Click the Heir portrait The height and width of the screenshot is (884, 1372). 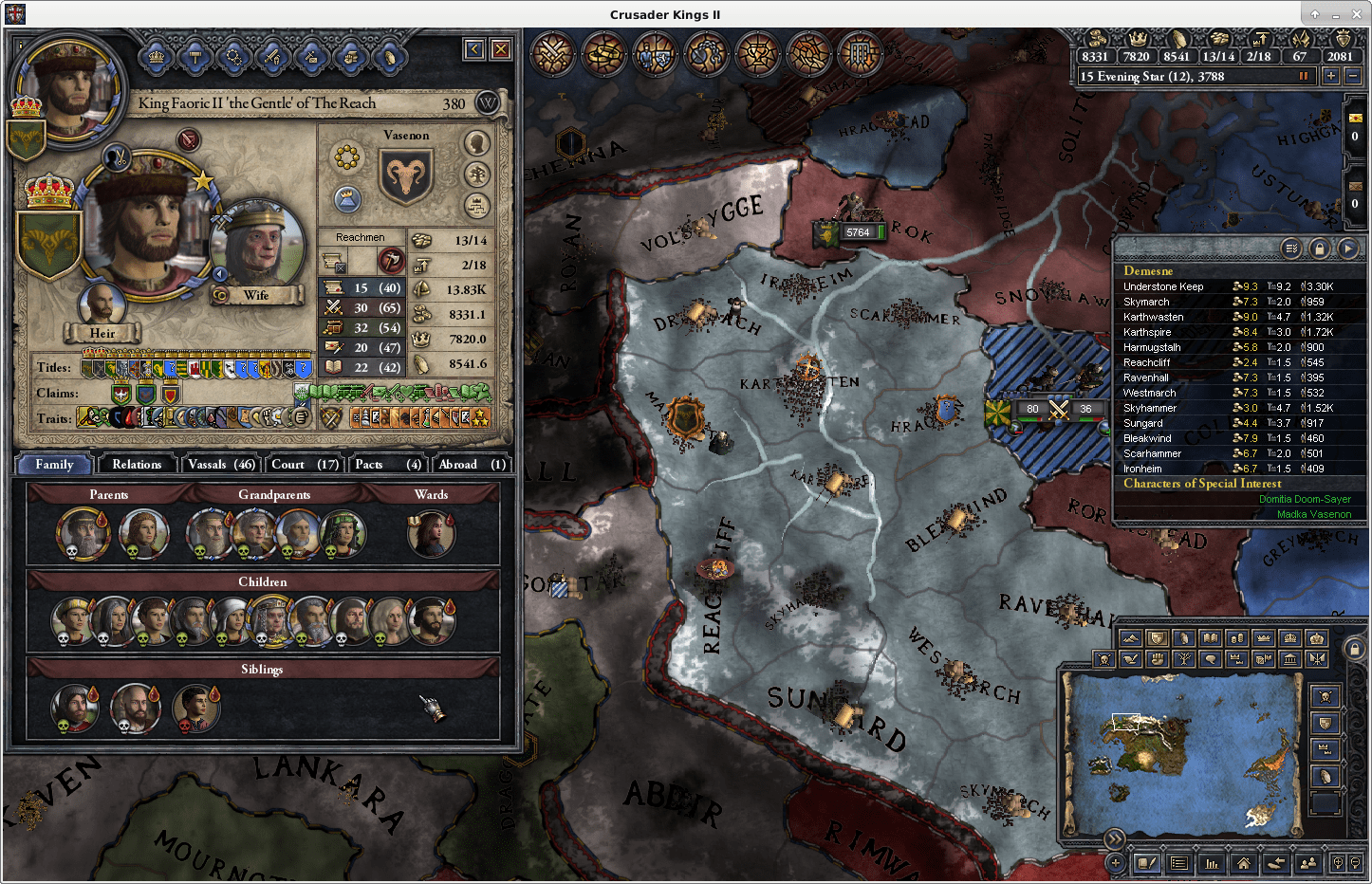[x=102, y=305]
